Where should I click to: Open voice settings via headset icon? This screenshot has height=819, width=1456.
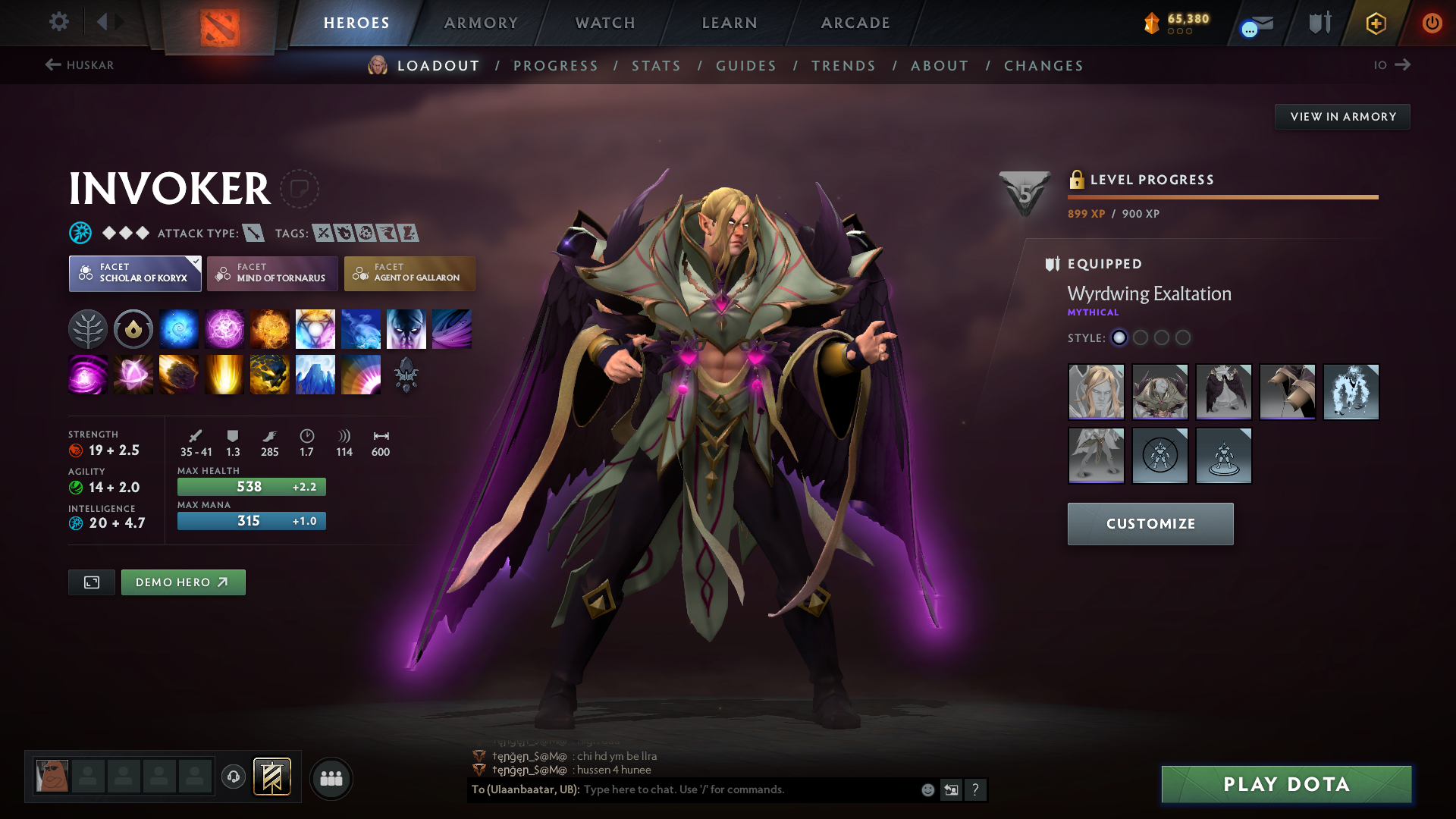[234, 778]
